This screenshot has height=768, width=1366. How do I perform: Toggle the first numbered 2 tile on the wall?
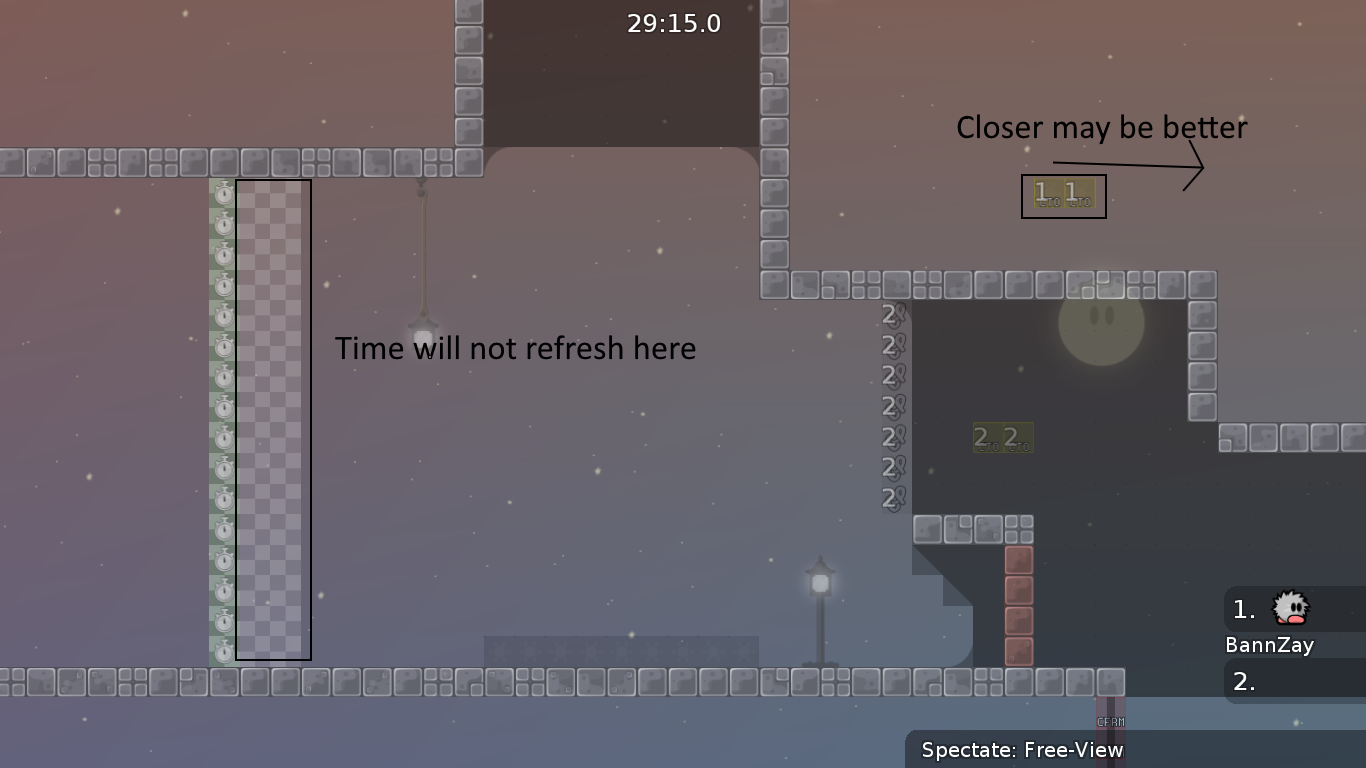(889, 315)
